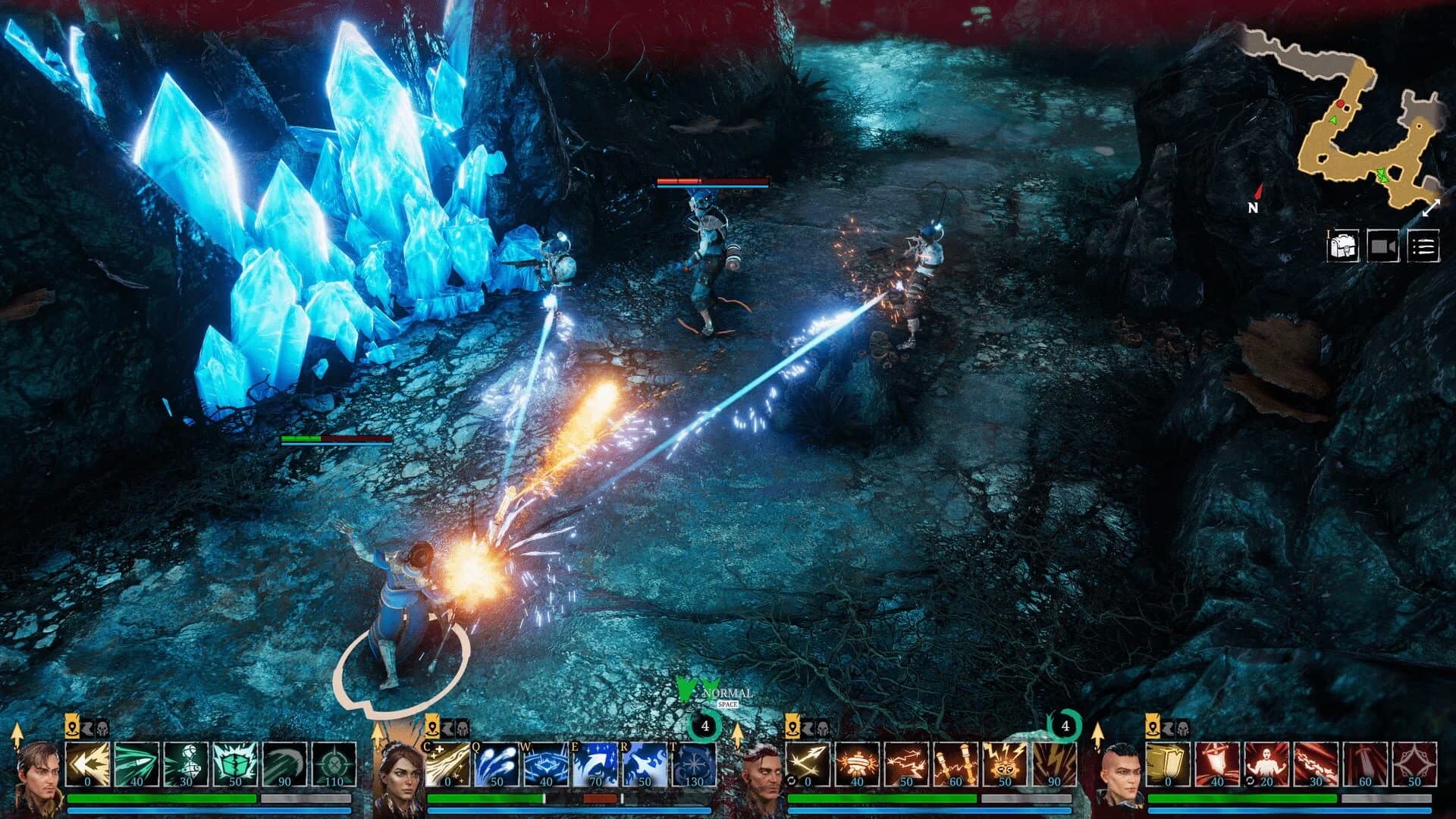1456x819 pixels.
Task: Toggle the location pin above the mage's skill bar
Action: 432,730
